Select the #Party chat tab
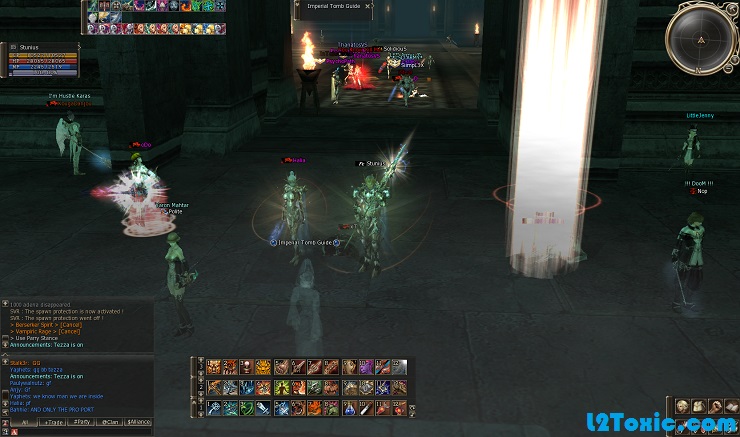 coord(82,422)
